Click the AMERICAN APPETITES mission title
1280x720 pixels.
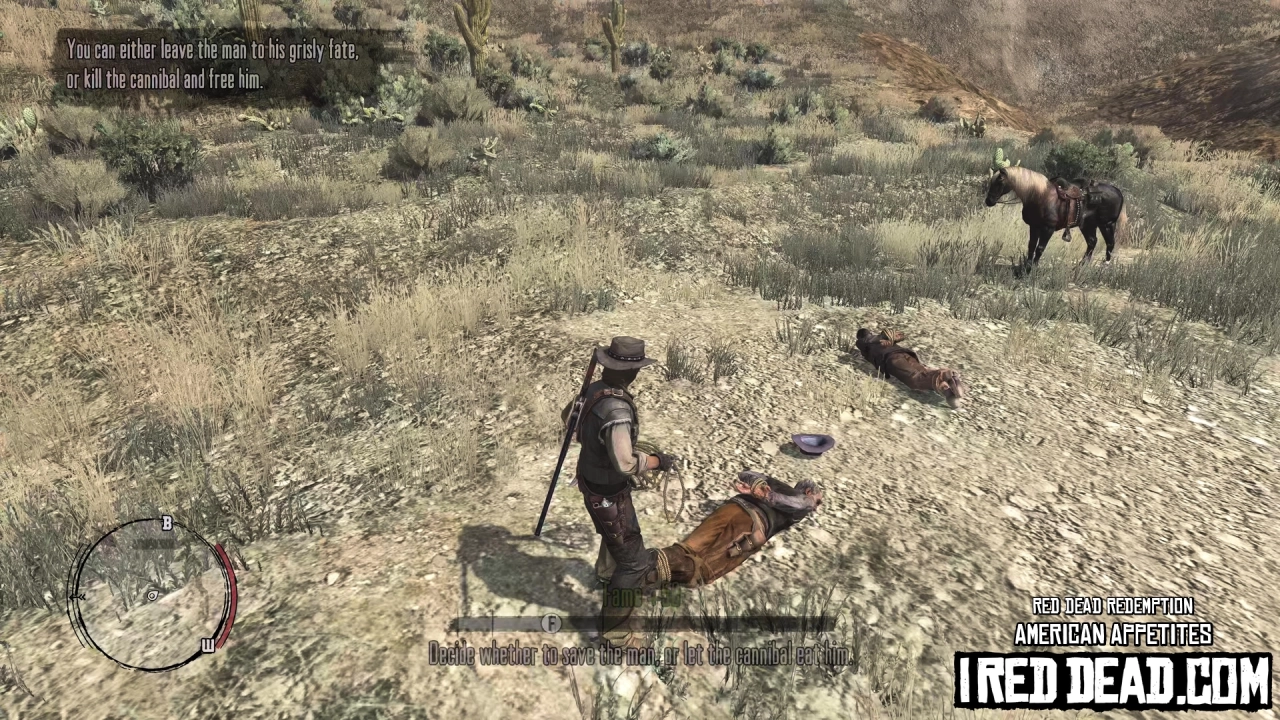pyautogui.click(x=1112, y=633)
